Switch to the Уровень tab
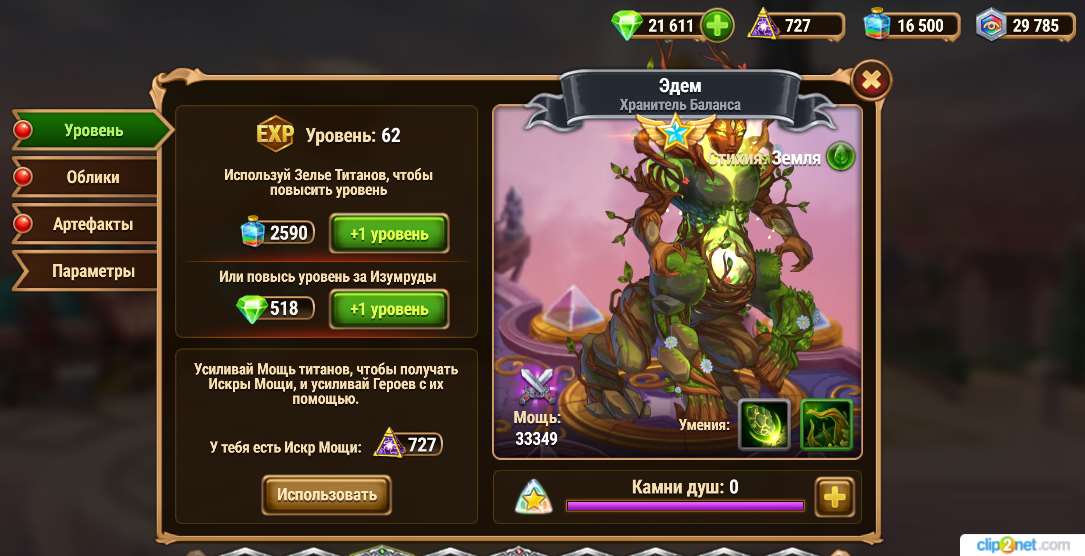Viewport: 1085px width, 556px height. tap(94, 130)
